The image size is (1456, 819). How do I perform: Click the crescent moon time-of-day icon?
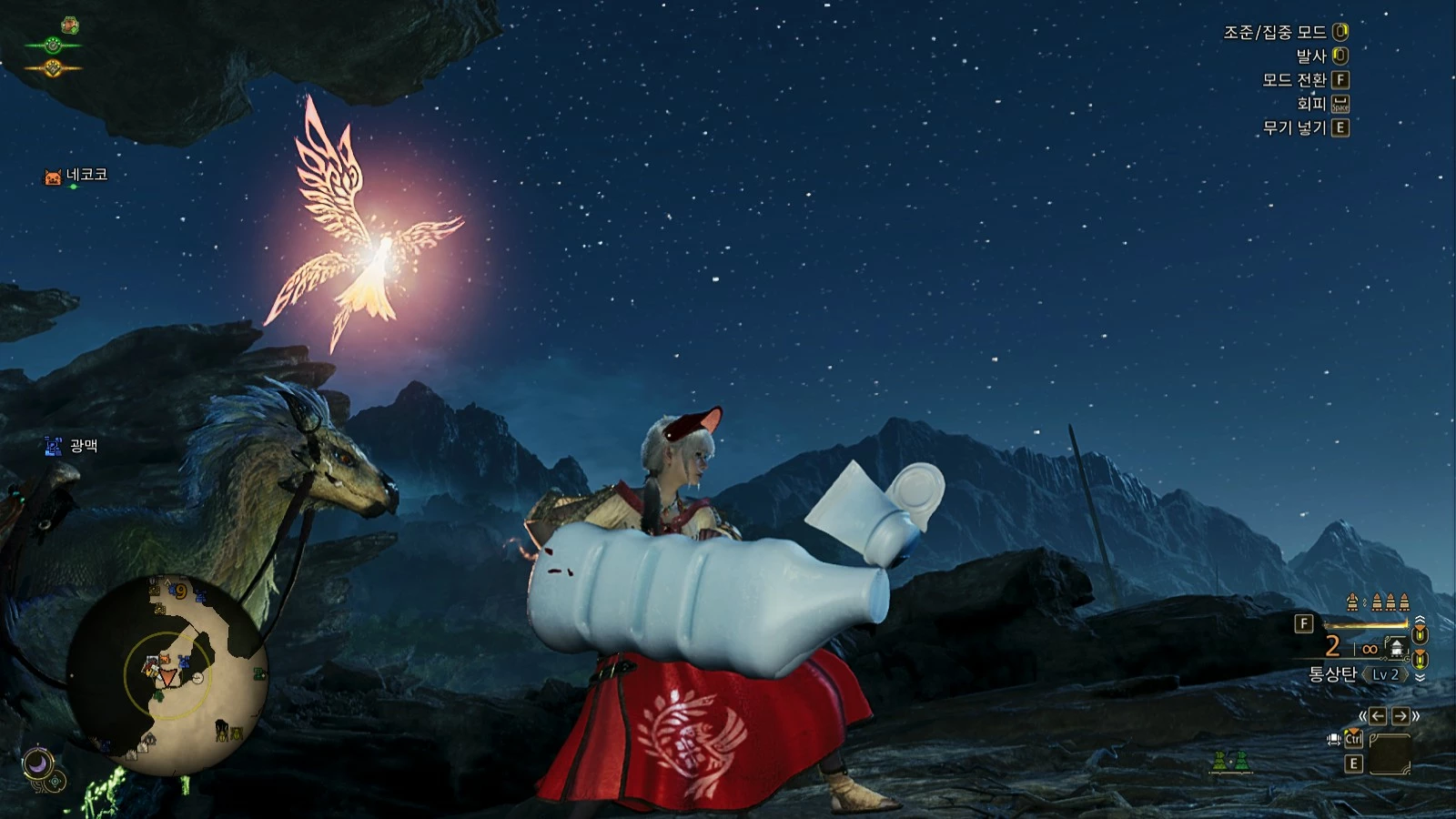(x=37, y=762)
